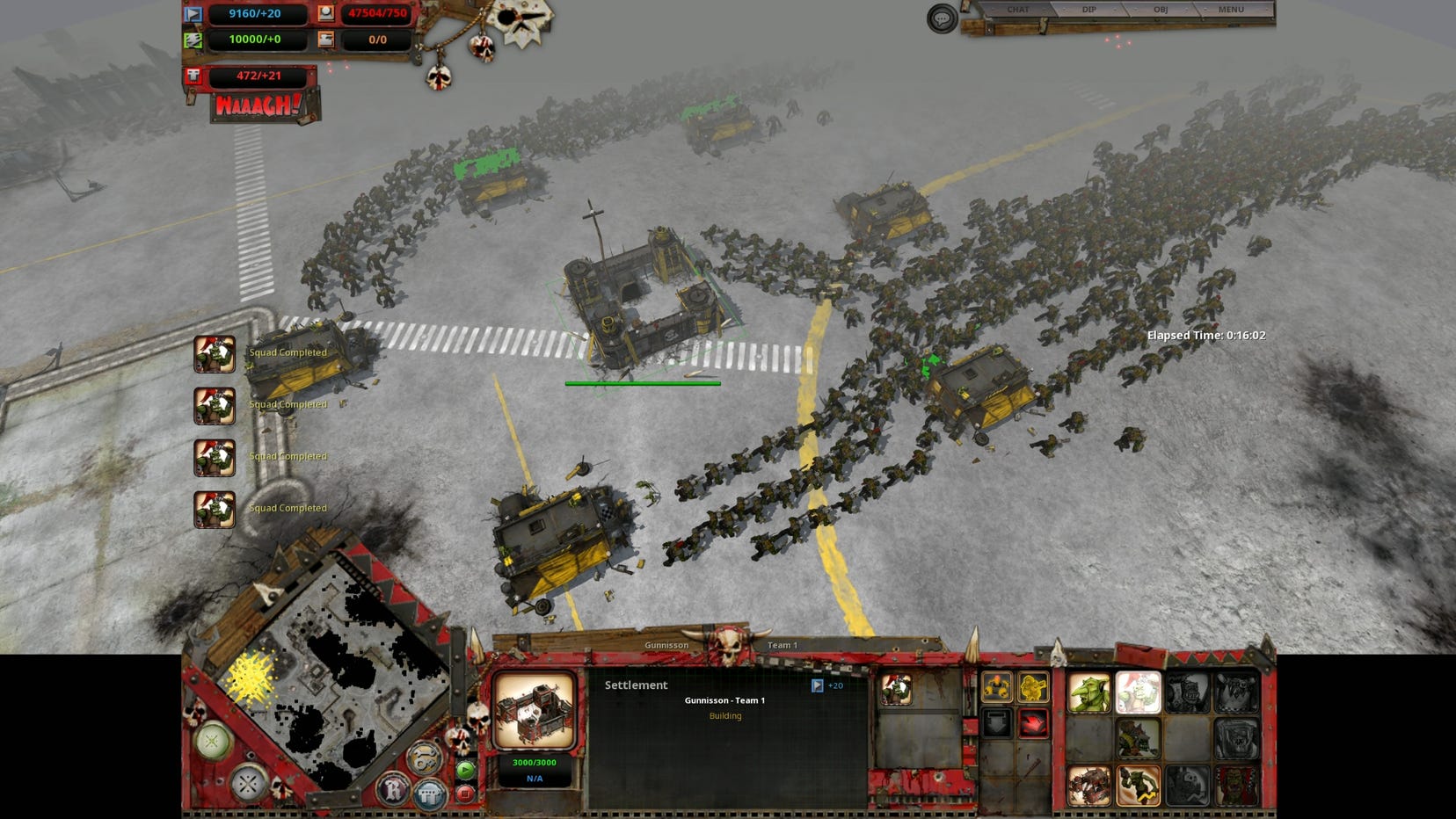Choose the yellow squad rally icon
Viewport: 1456px width, 819px height.
[996, 687]
